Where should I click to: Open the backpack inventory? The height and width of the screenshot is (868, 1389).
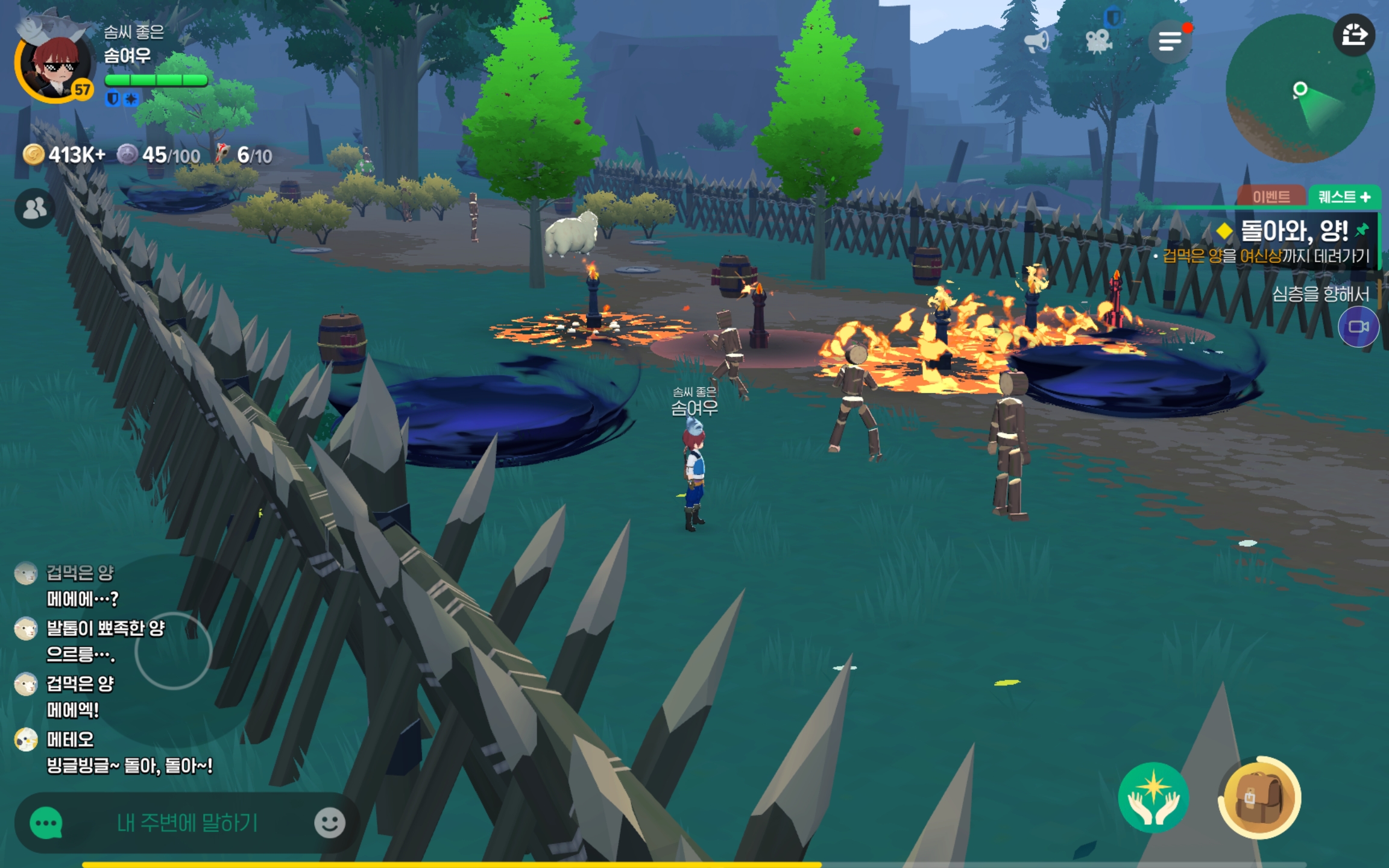1259,797
